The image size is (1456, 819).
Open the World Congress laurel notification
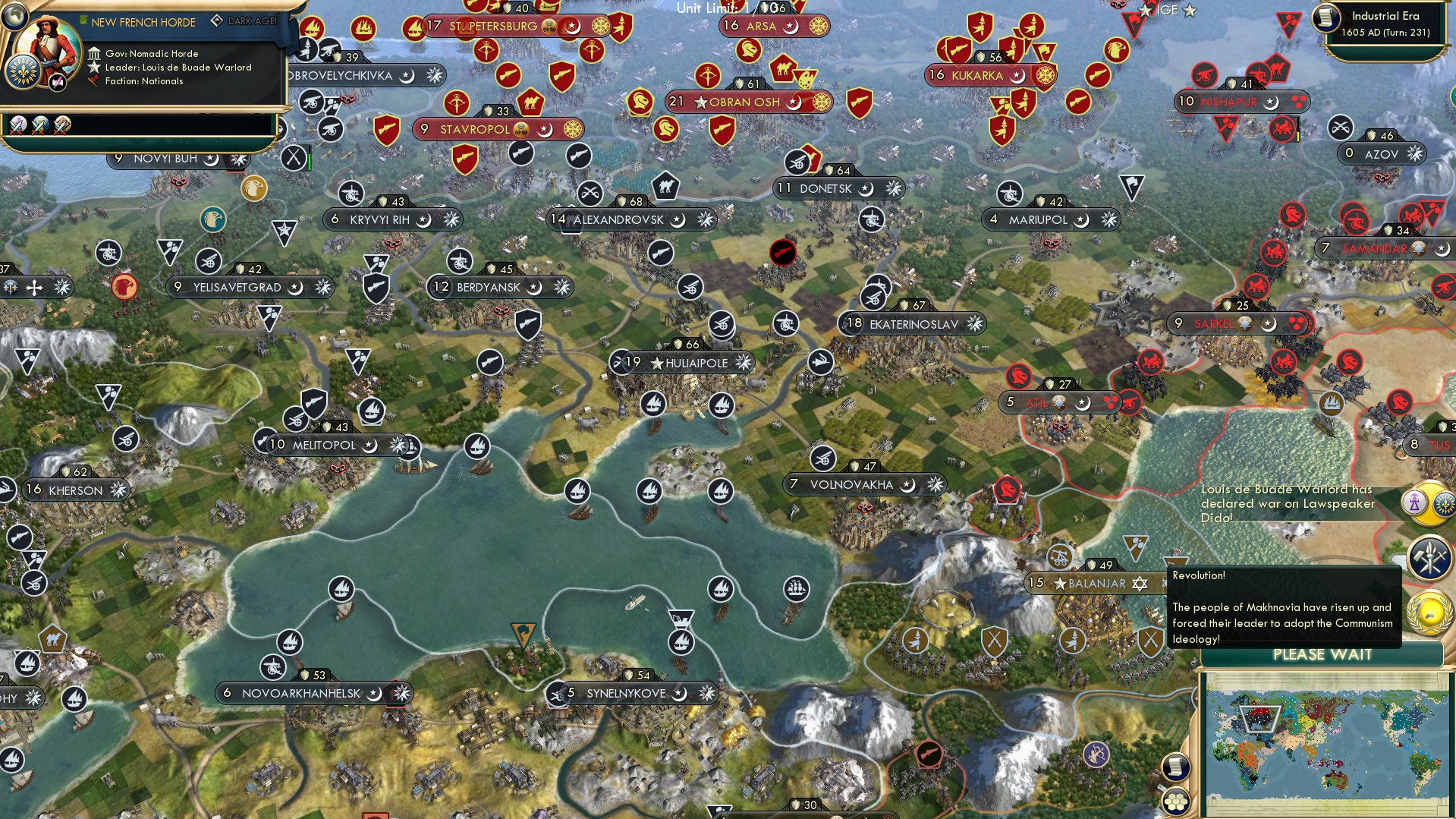click(1429, 611)
